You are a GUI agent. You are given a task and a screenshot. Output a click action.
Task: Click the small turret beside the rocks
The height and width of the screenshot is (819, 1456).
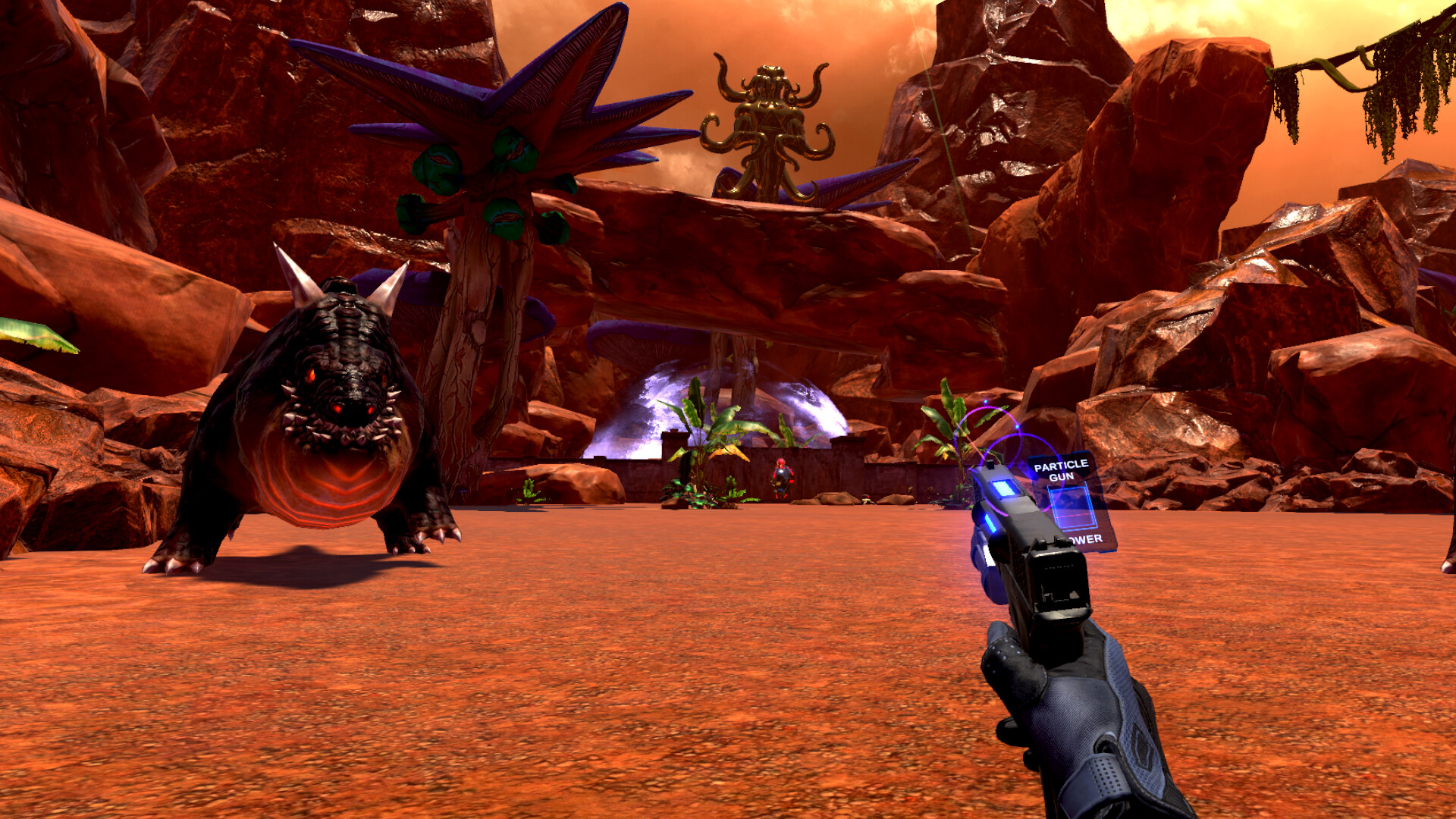(865, 498)
